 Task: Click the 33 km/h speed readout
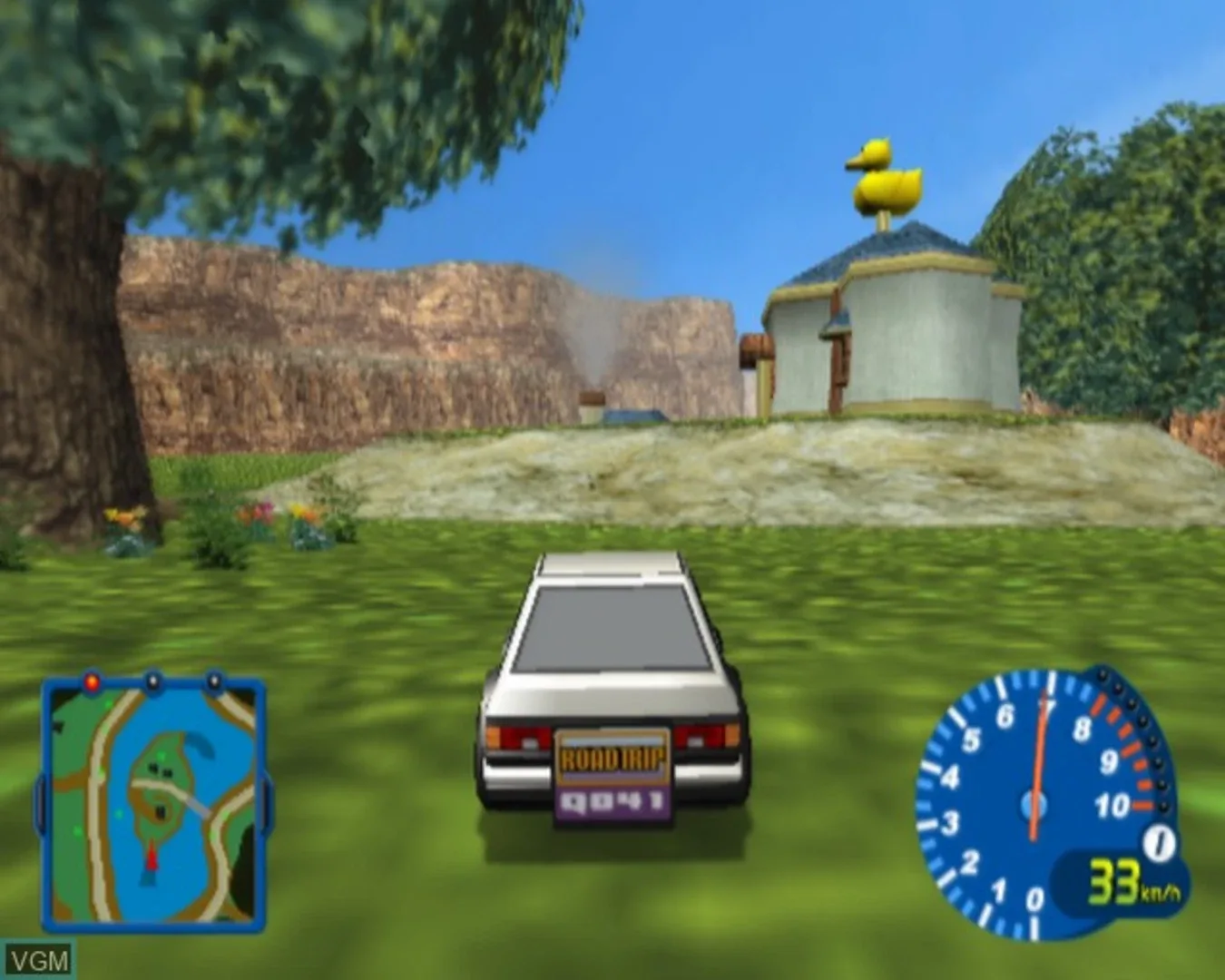coord(1114,880)
